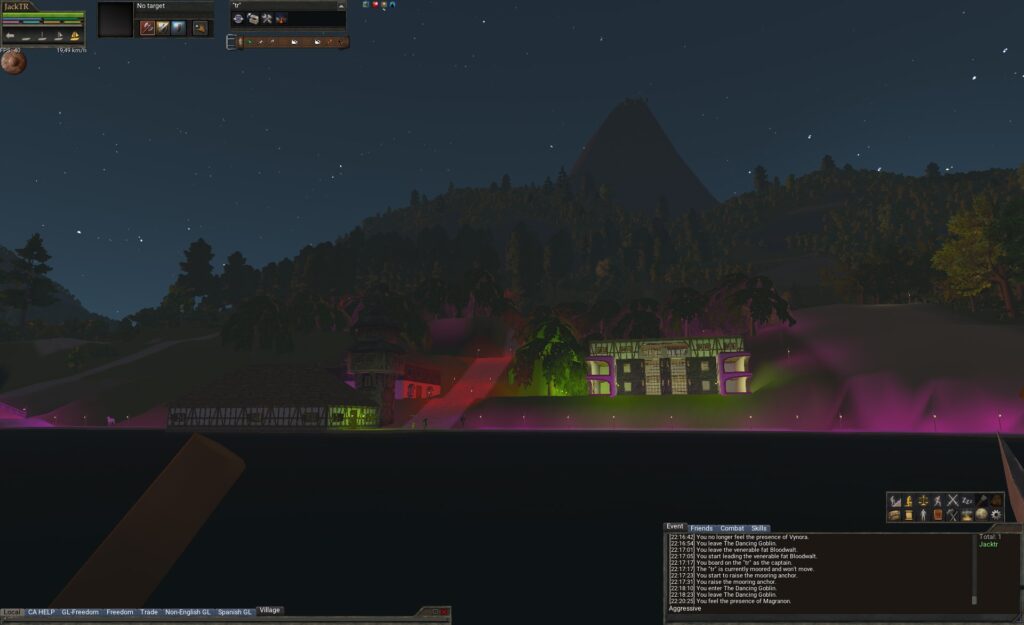Screen dimensions: 1024x625
Task: Click the Zzz sleep icon
Action: (x=967, y=500)
